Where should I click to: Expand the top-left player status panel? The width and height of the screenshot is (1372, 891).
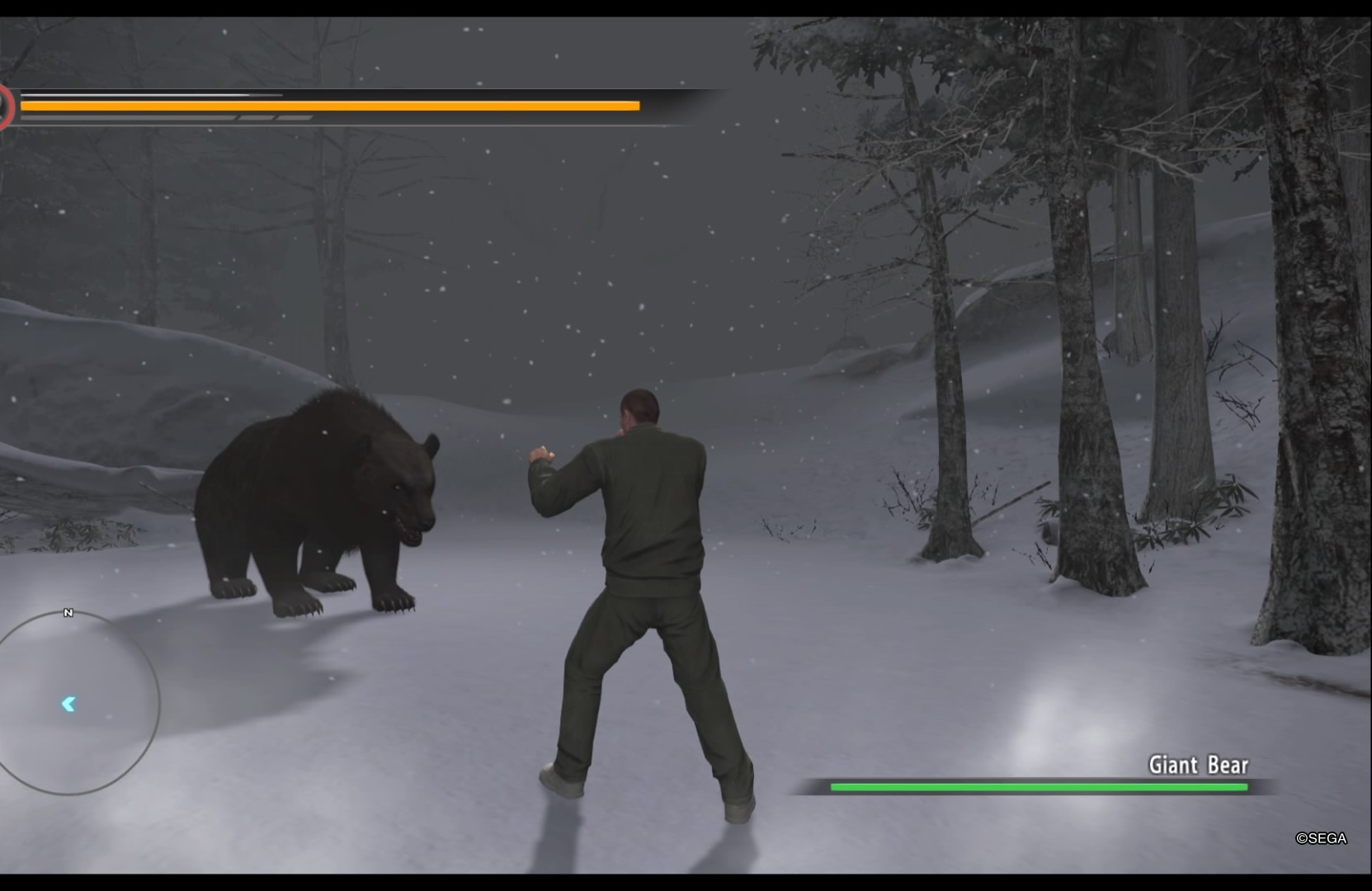[355, 105]
